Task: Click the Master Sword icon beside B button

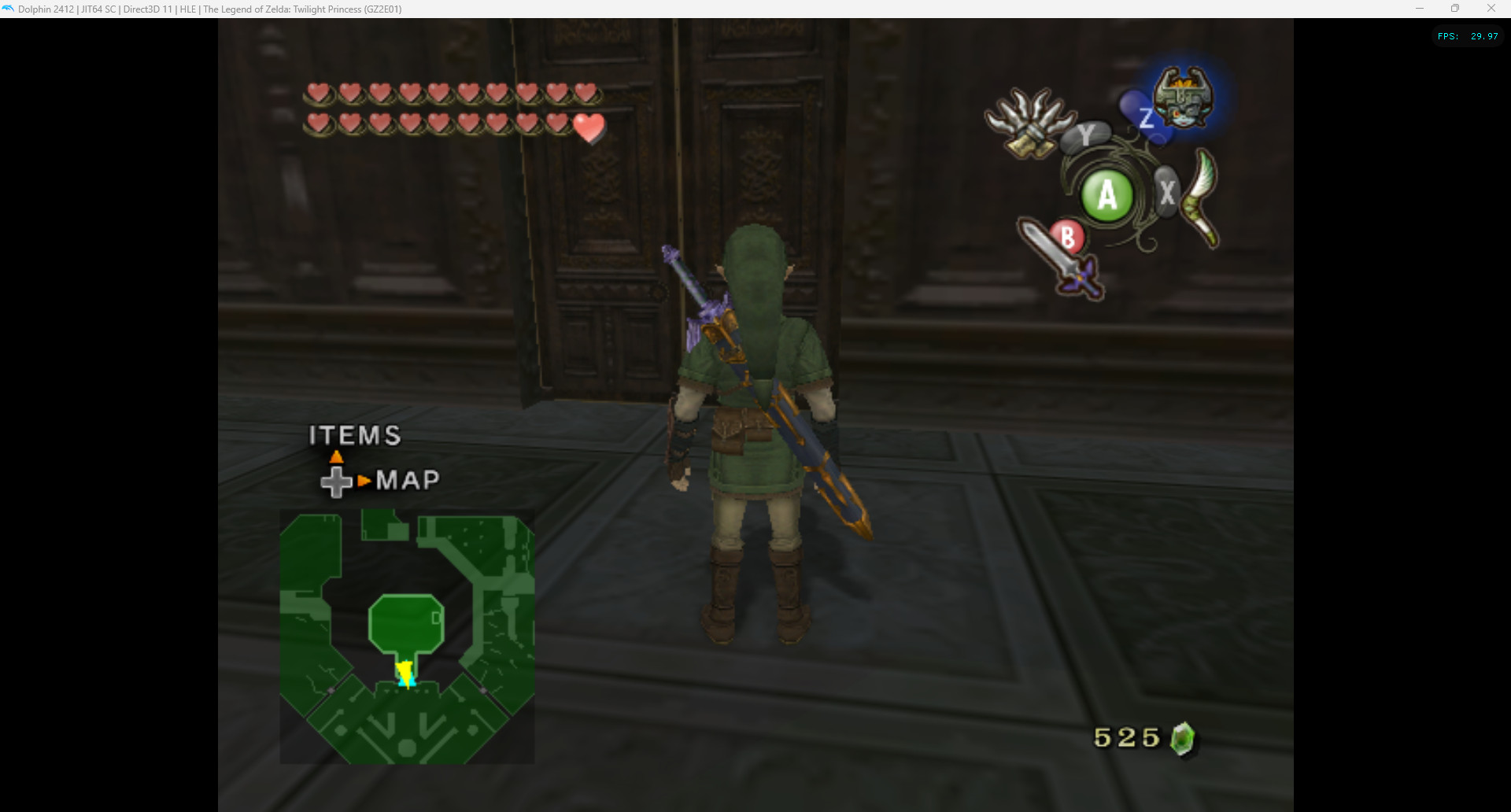Action: click(x=1058, y=260)
